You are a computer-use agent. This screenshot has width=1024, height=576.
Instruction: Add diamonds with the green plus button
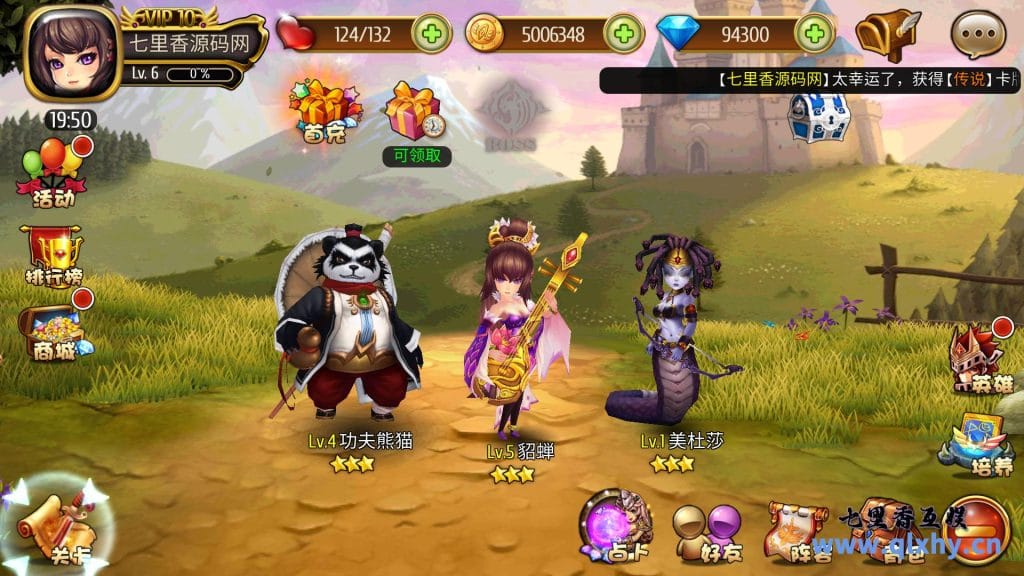[814, 34]
